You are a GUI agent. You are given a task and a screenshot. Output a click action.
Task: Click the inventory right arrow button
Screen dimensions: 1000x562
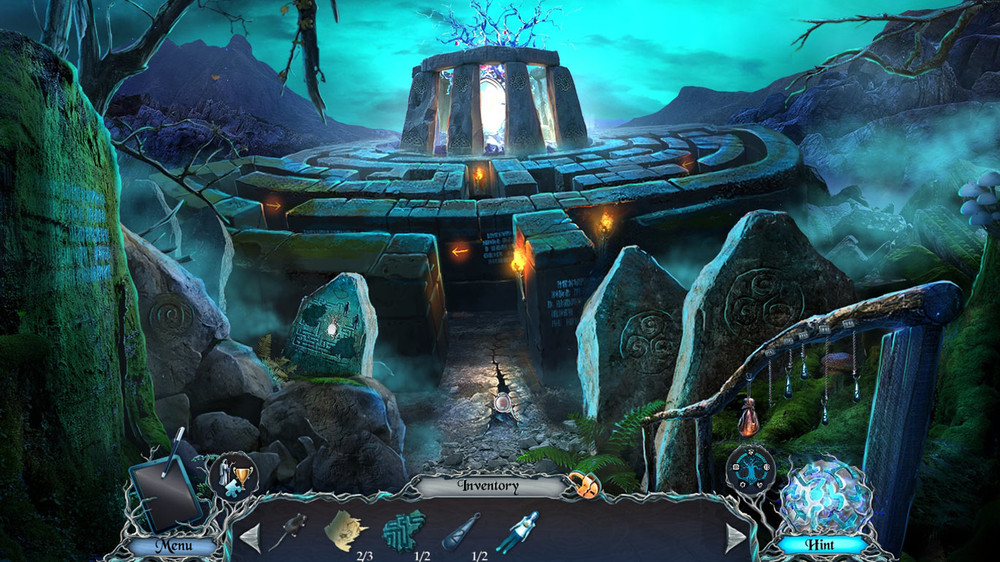click(x=736, y=537)
